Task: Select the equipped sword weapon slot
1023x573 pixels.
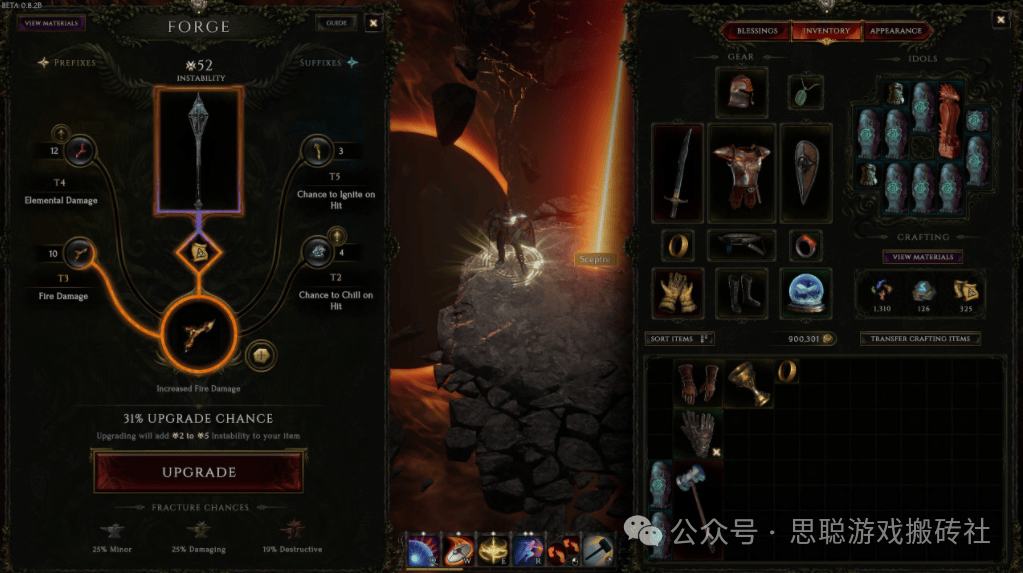Action: click(677, 172)
